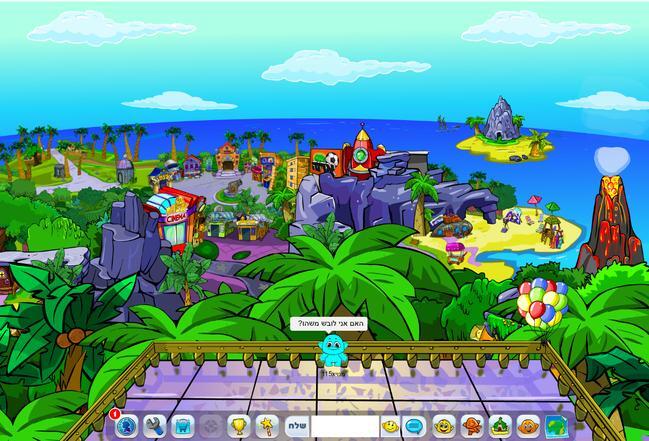Open the globe icon with notification badge

126,427
